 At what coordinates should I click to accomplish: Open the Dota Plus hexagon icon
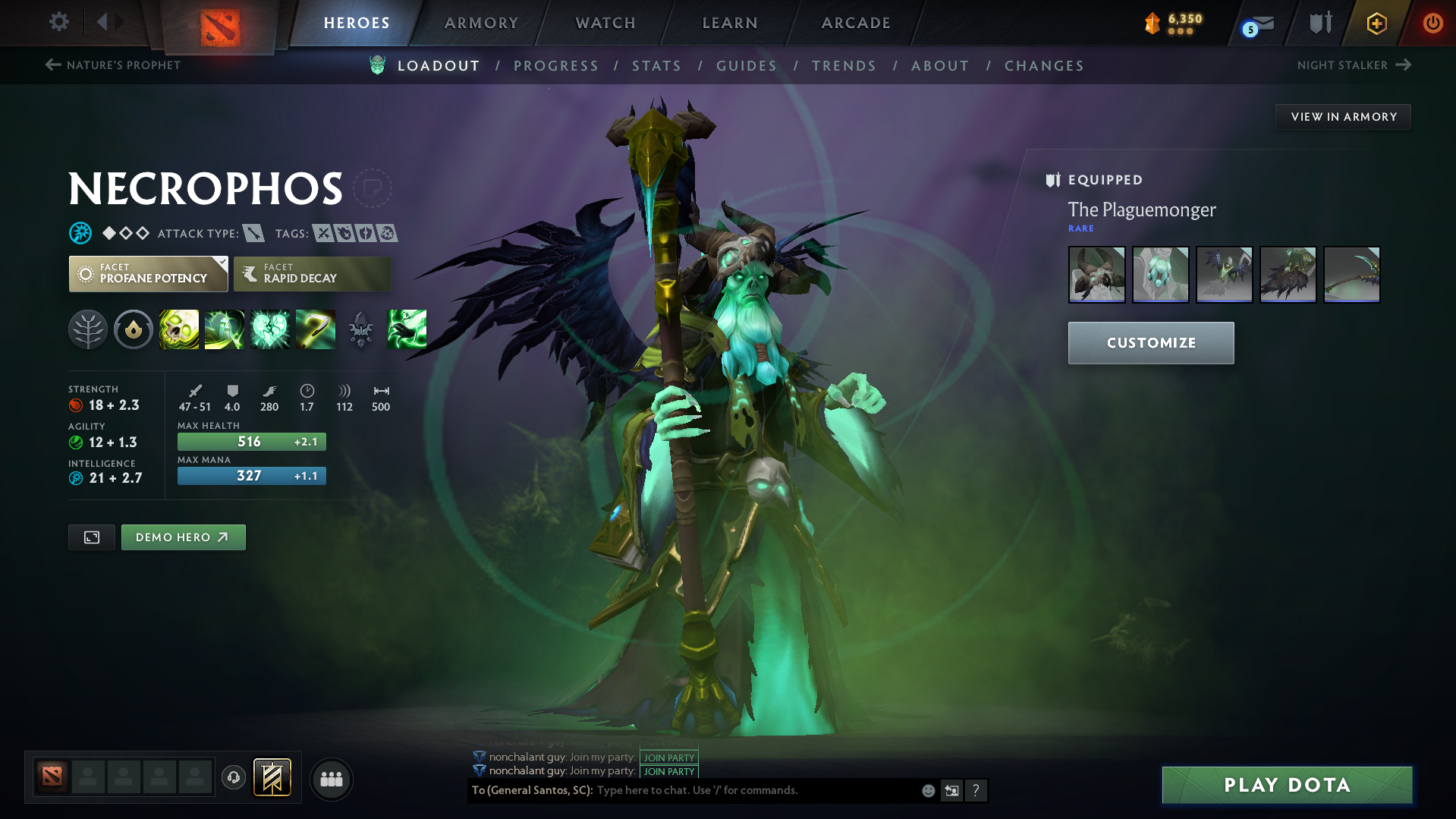pos(1376,23)
